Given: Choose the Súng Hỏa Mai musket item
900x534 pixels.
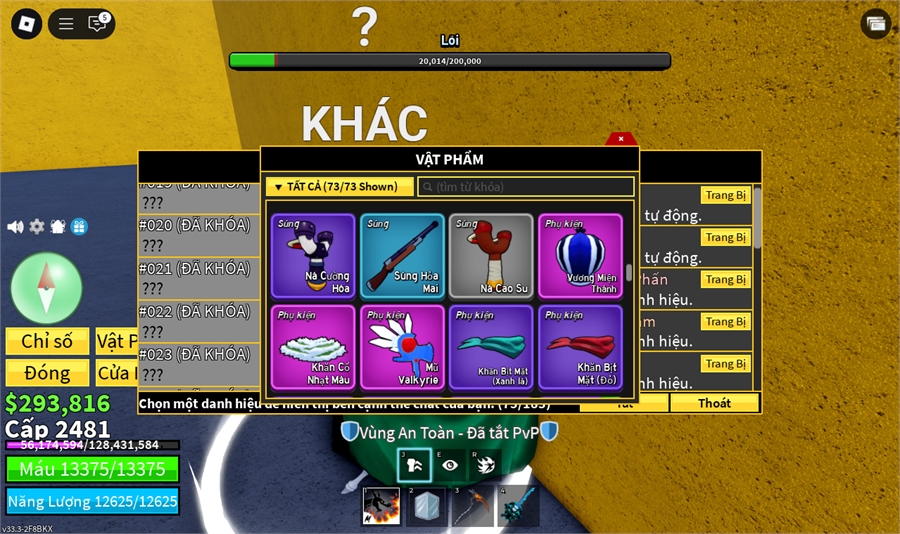Looking at the screenshot, I should point(402,256).
